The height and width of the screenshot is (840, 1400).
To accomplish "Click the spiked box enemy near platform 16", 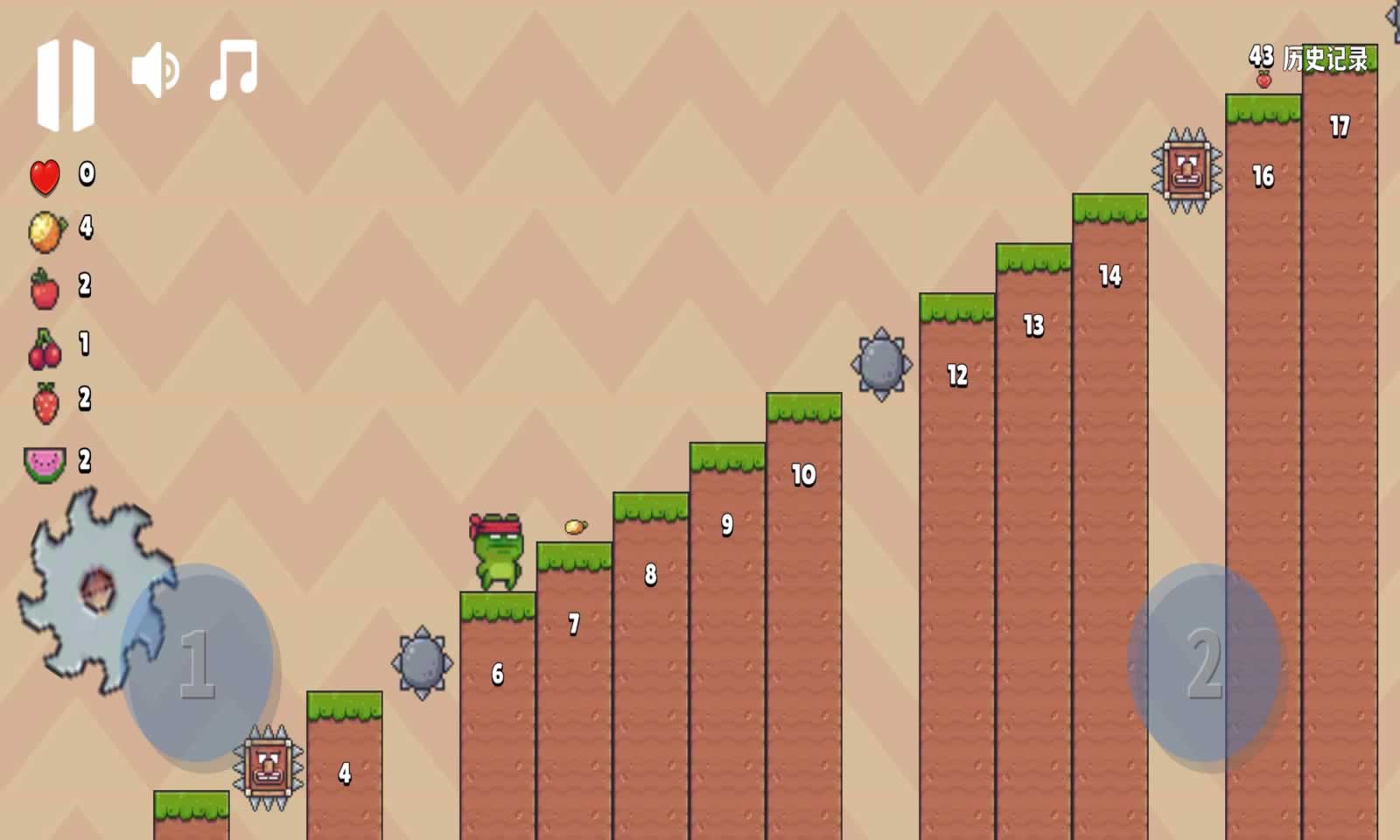I will (1187, 168).
